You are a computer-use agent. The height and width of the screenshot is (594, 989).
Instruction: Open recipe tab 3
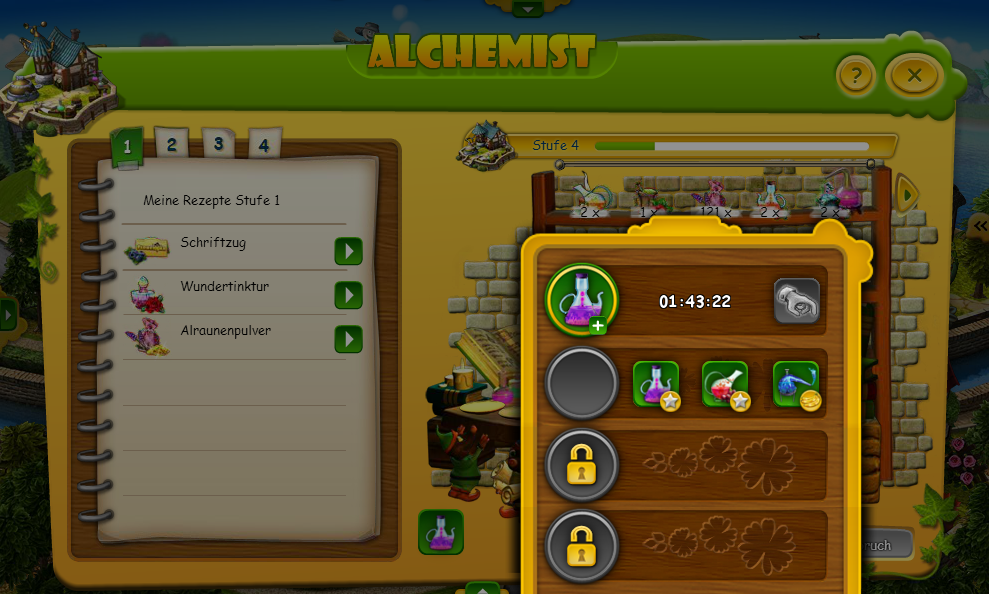[218, 144]
